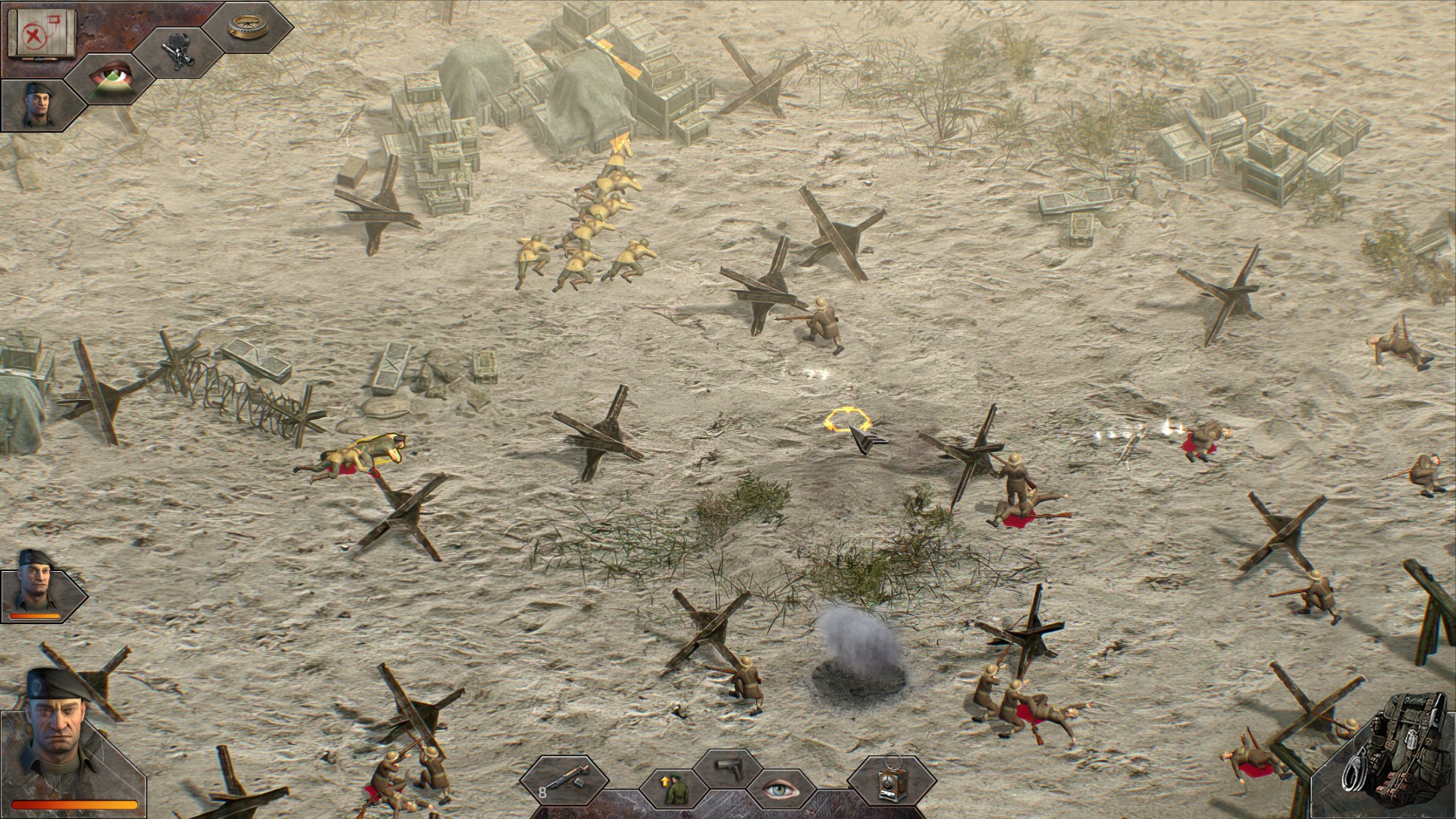Expand the top-left commando portrait panel
The width and height of the screenshot is (1456, 819).
(38, 102)
